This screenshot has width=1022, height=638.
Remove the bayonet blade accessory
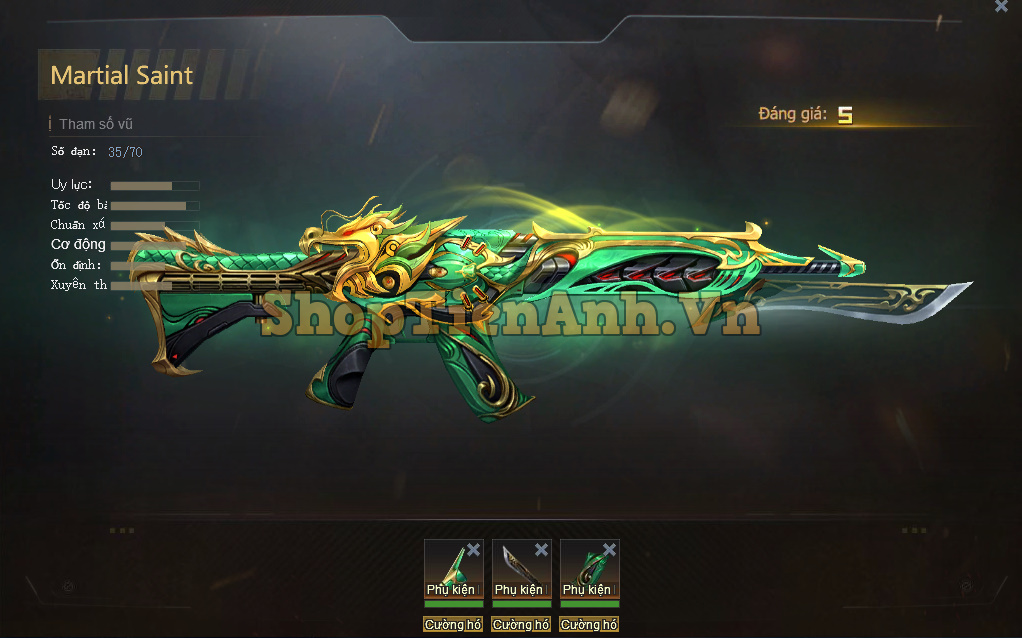click(541, 550)
